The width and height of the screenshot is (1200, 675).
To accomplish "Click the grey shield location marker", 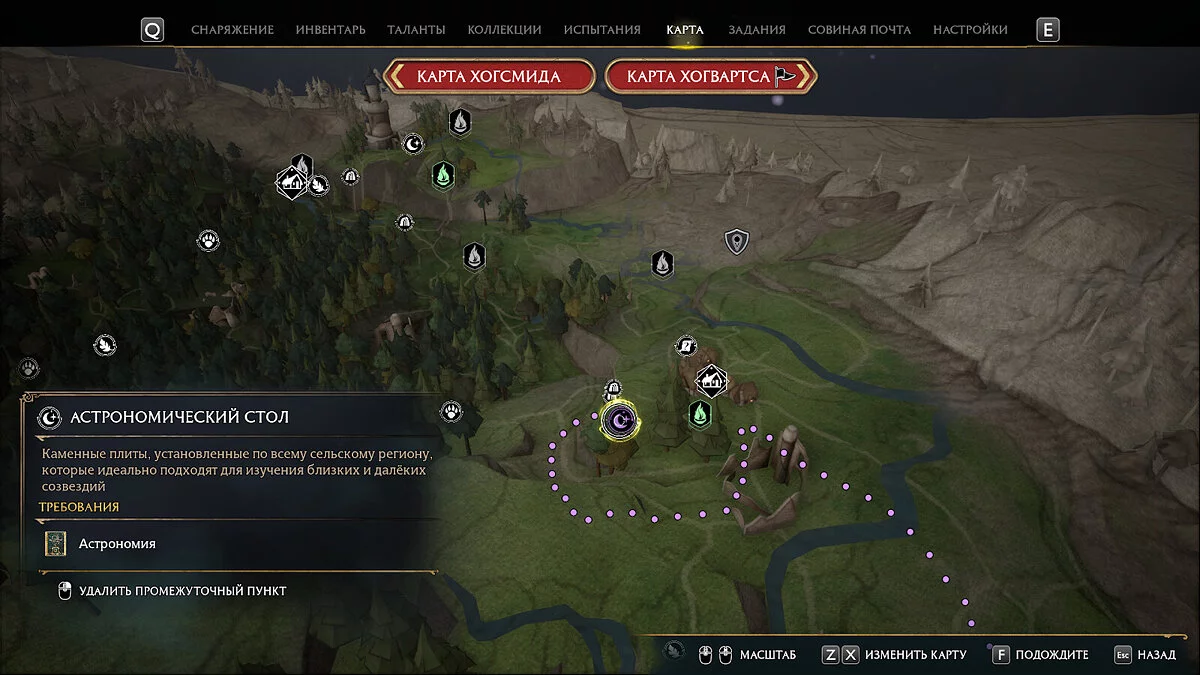I will (737, 241).
